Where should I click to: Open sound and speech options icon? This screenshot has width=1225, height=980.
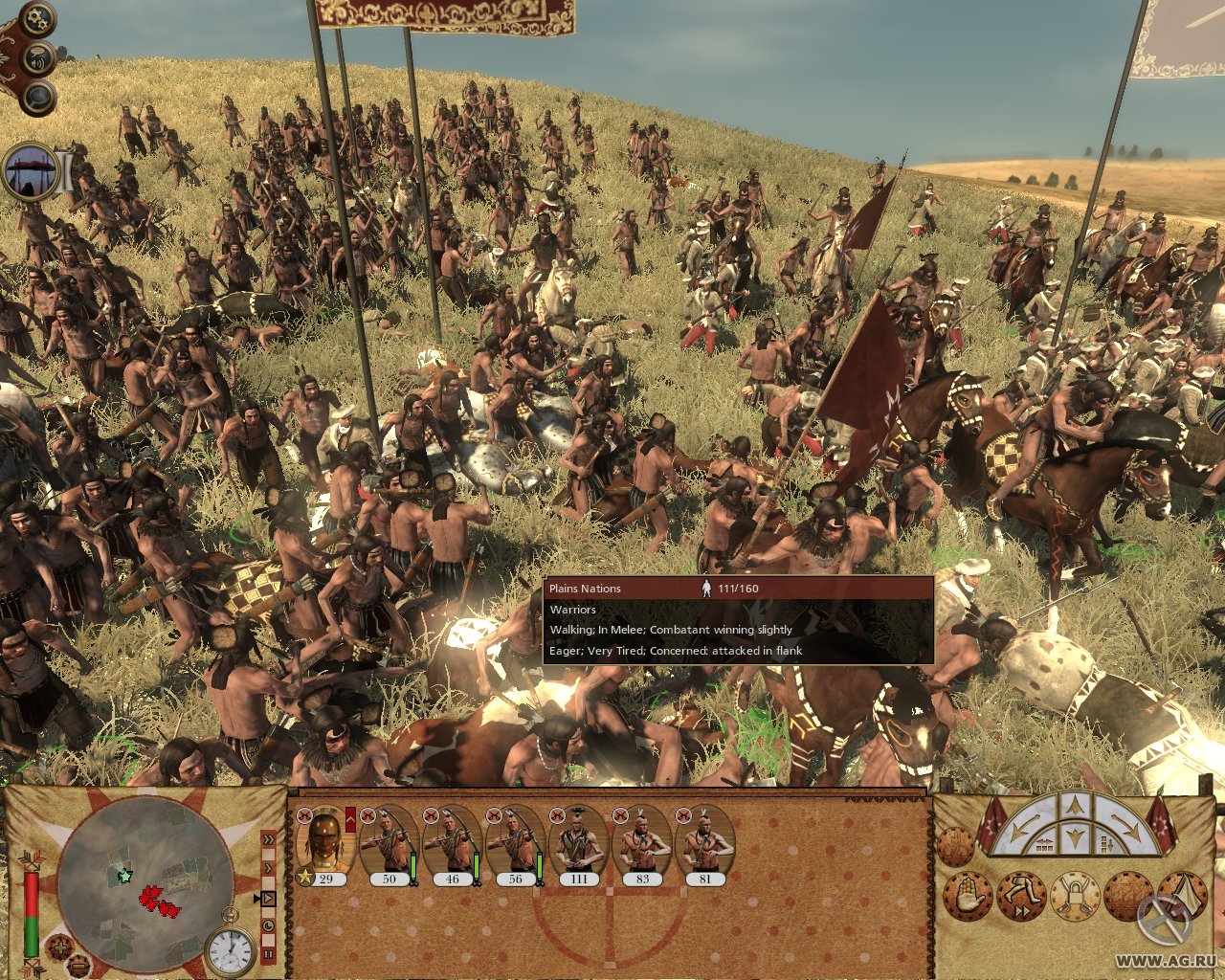[38, 58]
